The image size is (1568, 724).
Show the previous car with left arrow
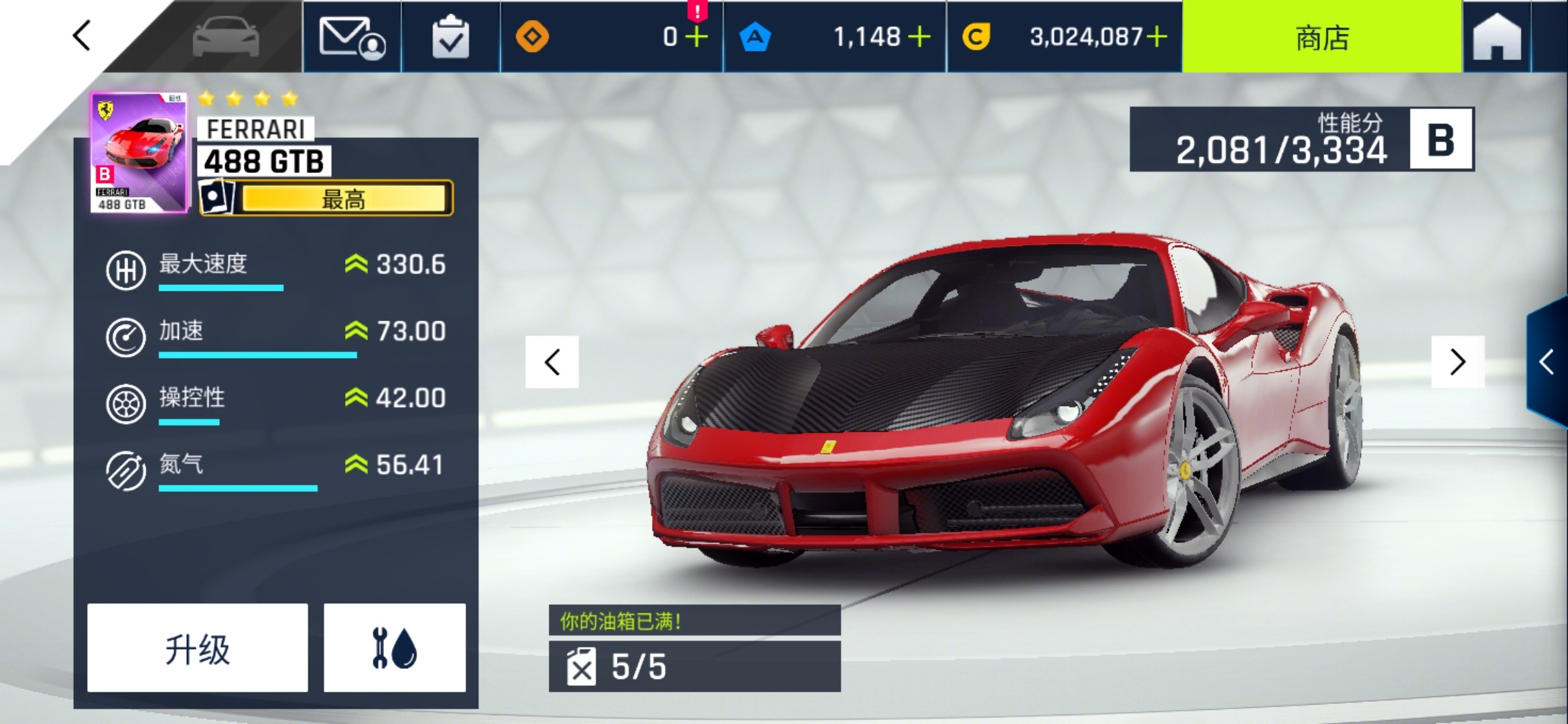point(551,362)
